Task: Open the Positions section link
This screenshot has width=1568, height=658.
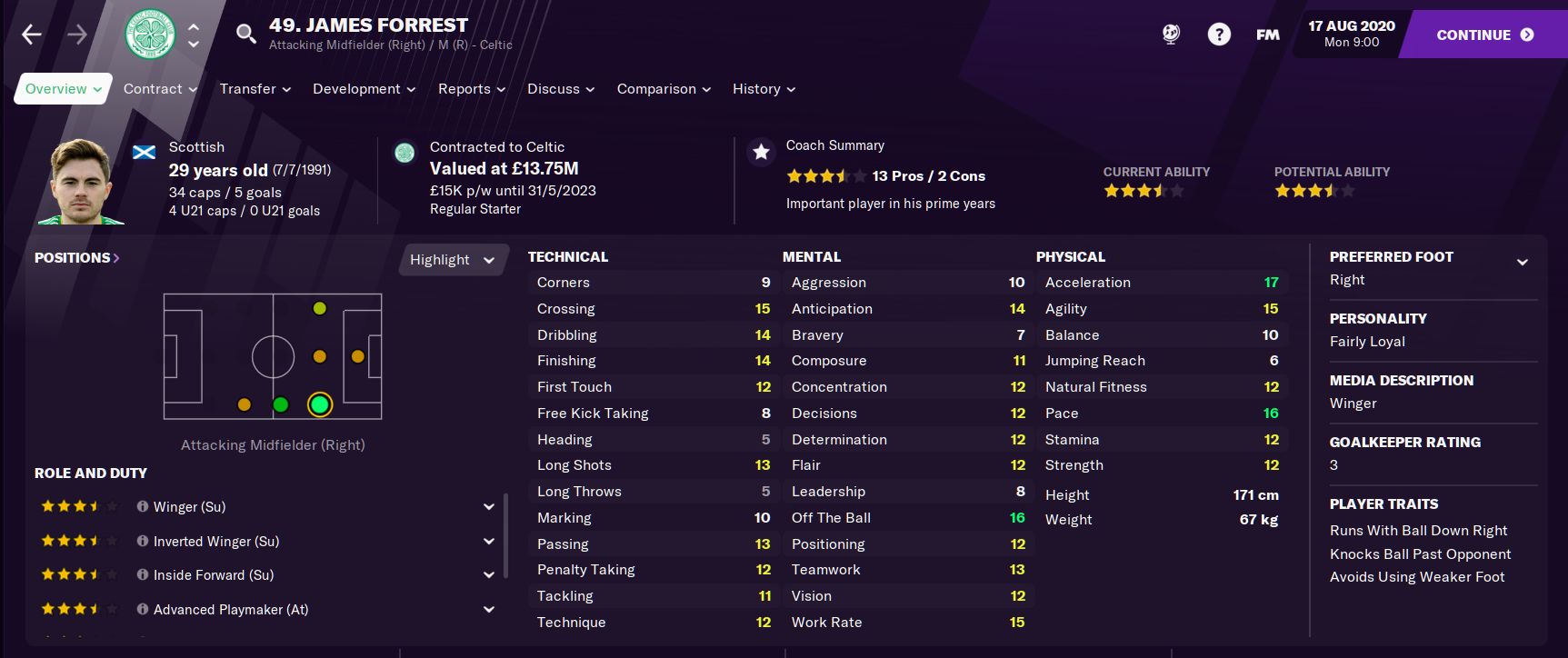Action: (77, 258)
